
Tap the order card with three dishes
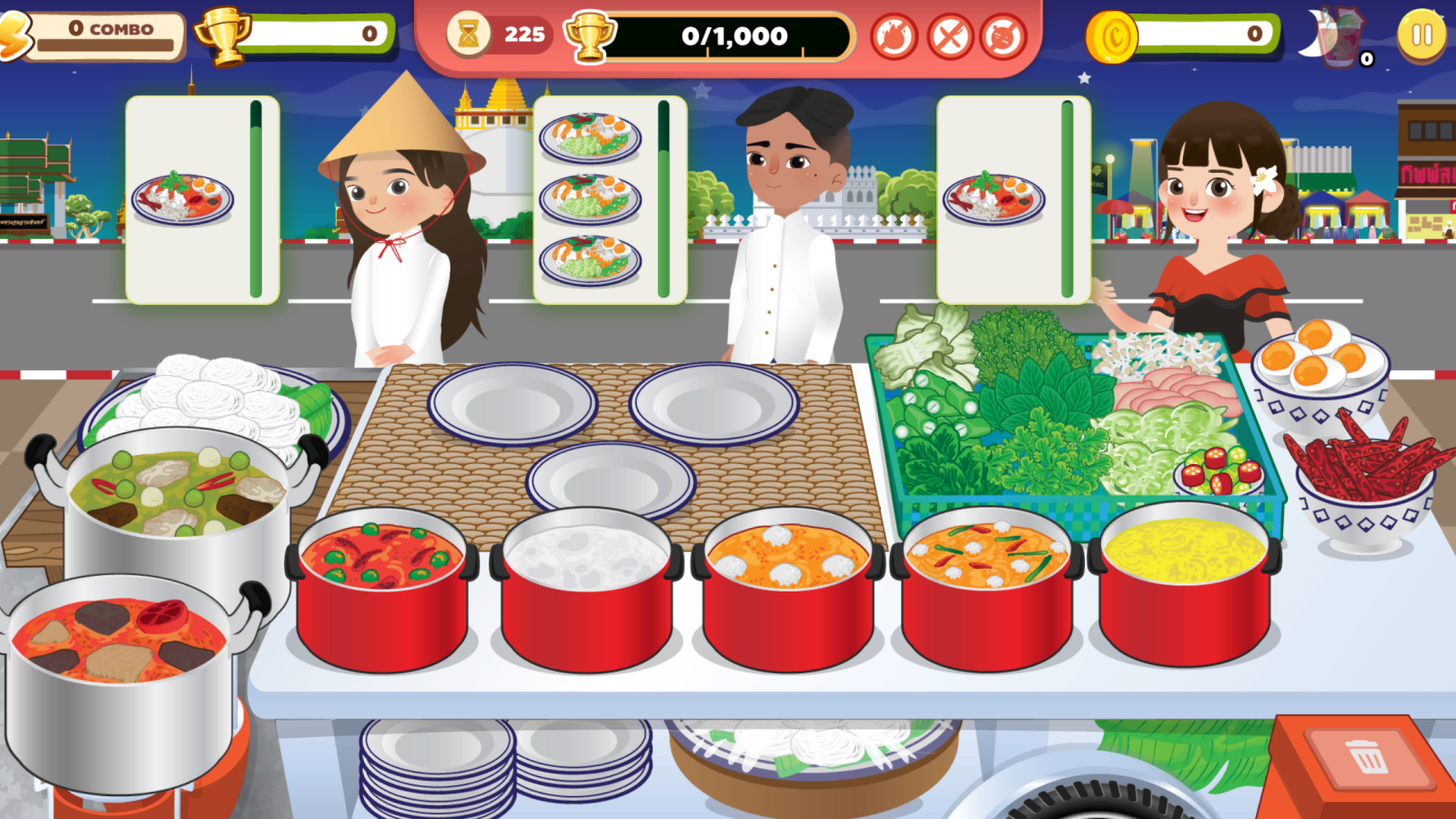tap(608, 199)
